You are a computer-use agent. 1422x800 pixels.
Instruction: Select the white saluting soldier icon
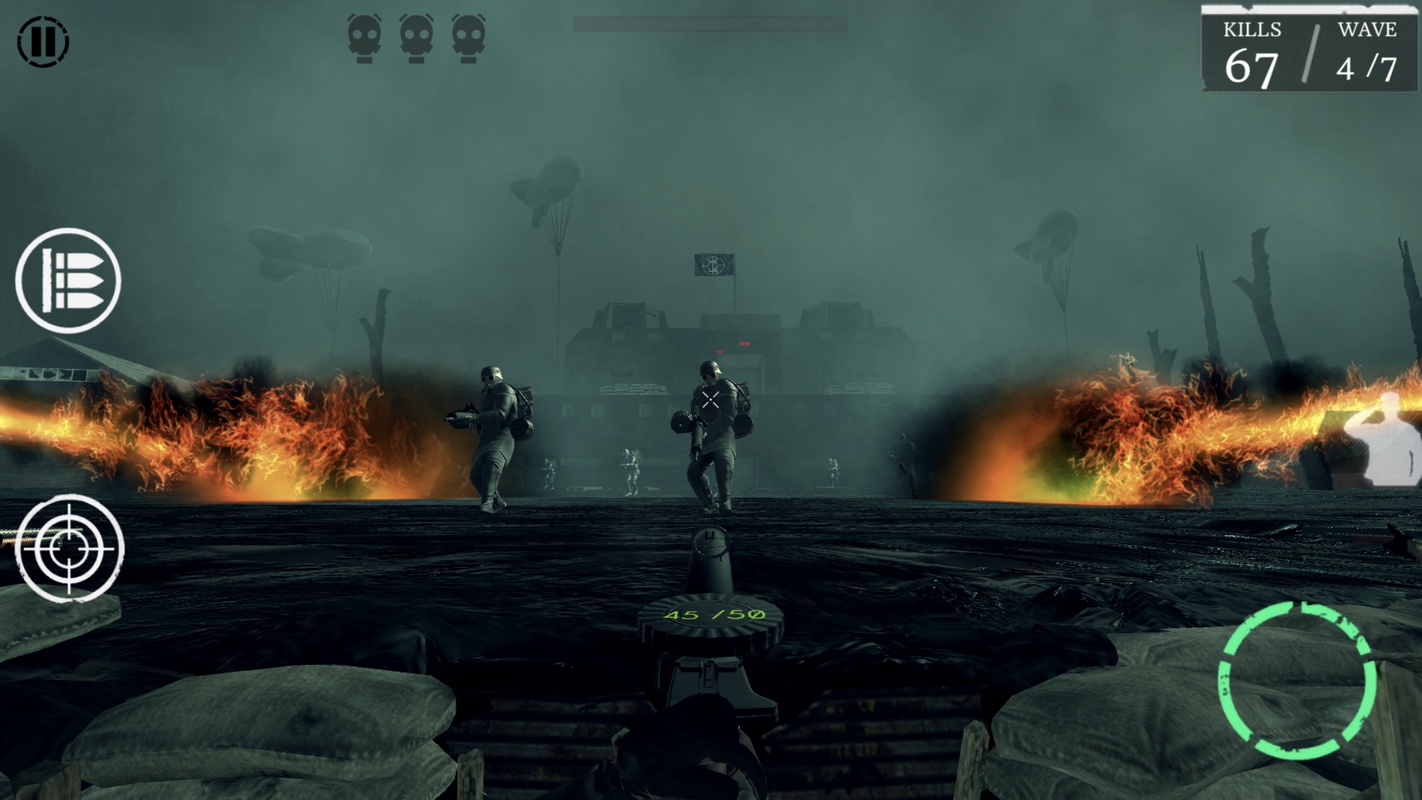tap(1384, 440)
